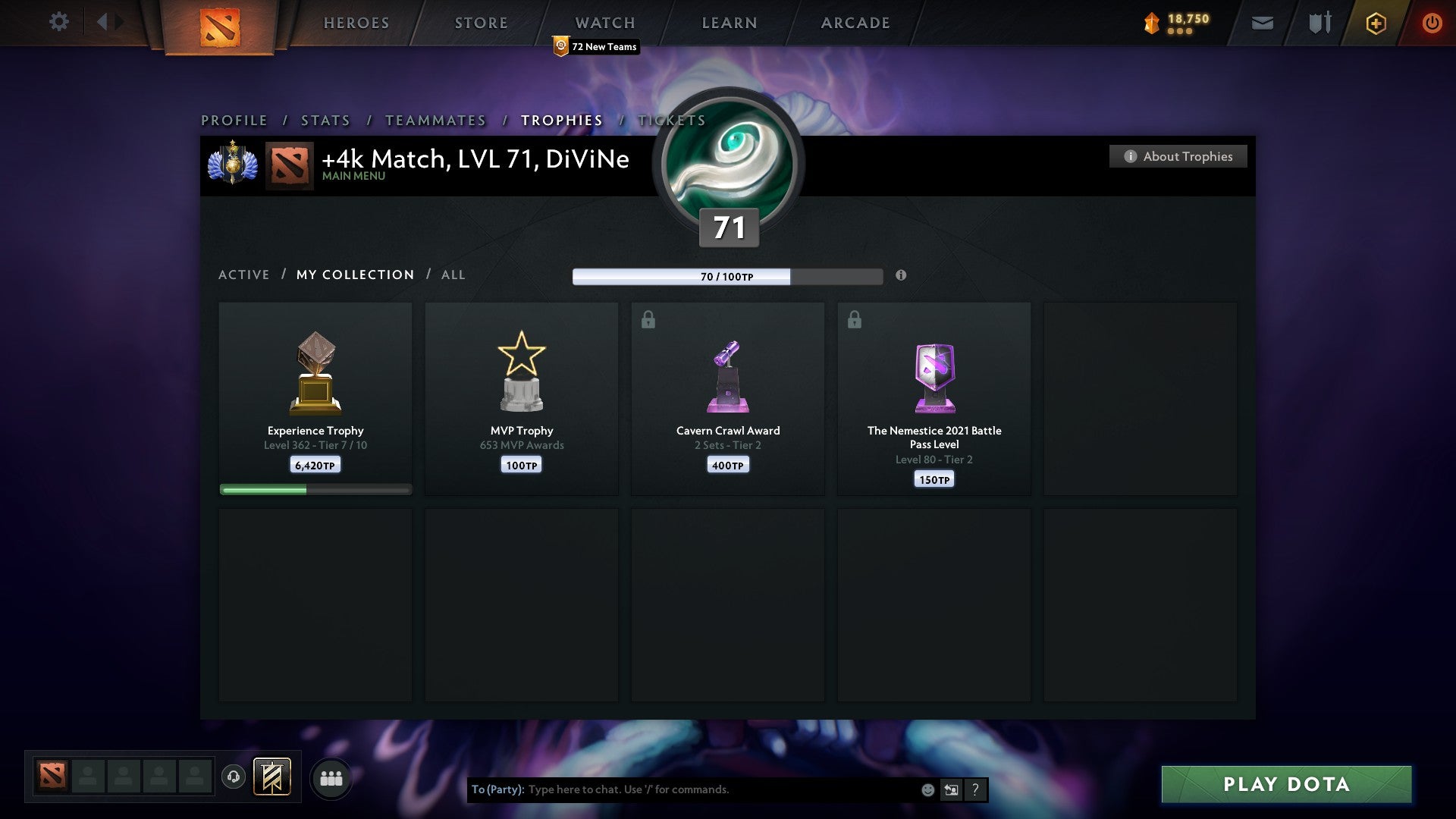The image size is (1456, 819).
Task: Open the friends list people icon
Action: 331,777
